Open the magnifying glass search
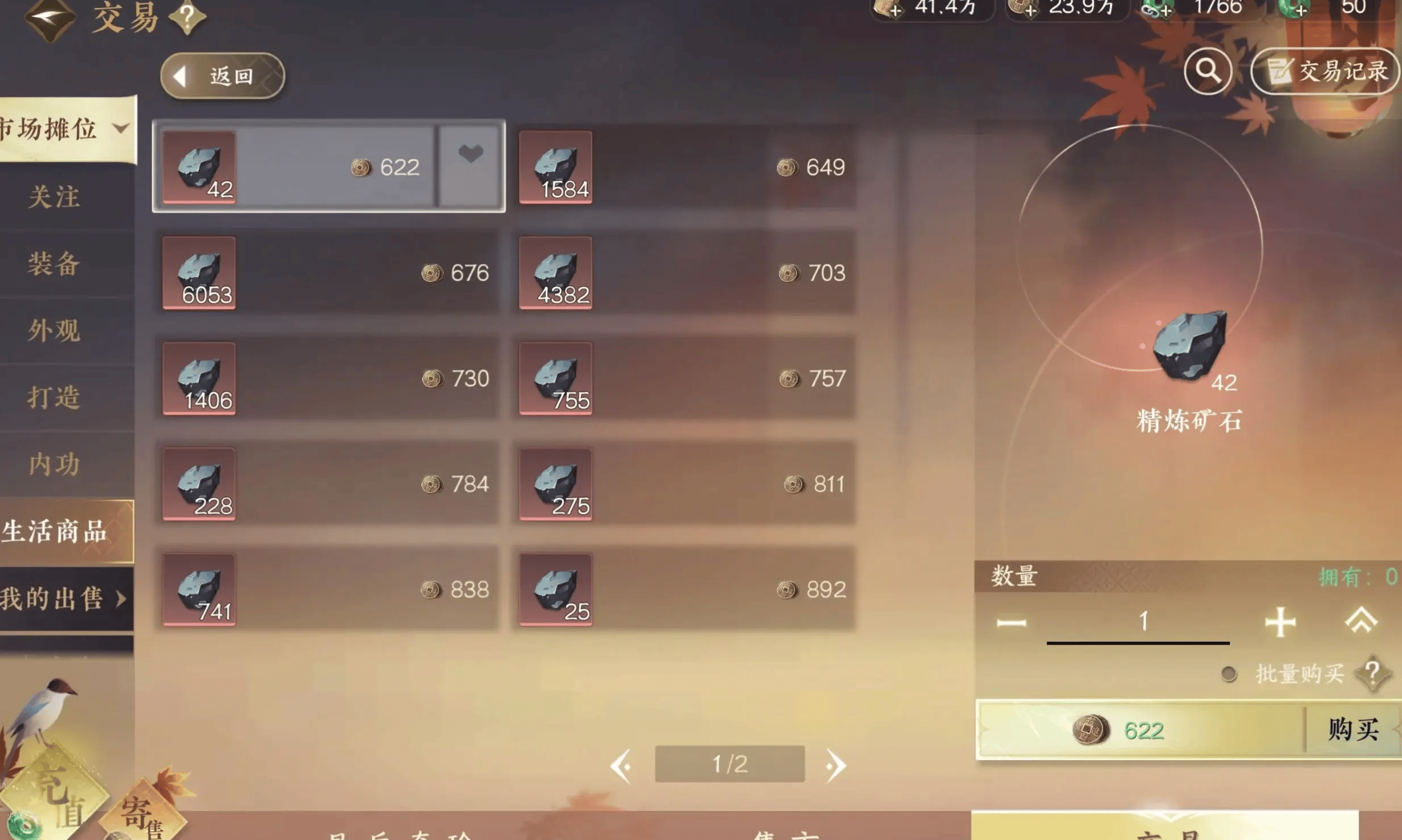Image resolution: width=1402 pixels, height=840 pixels. (1208, 71)
